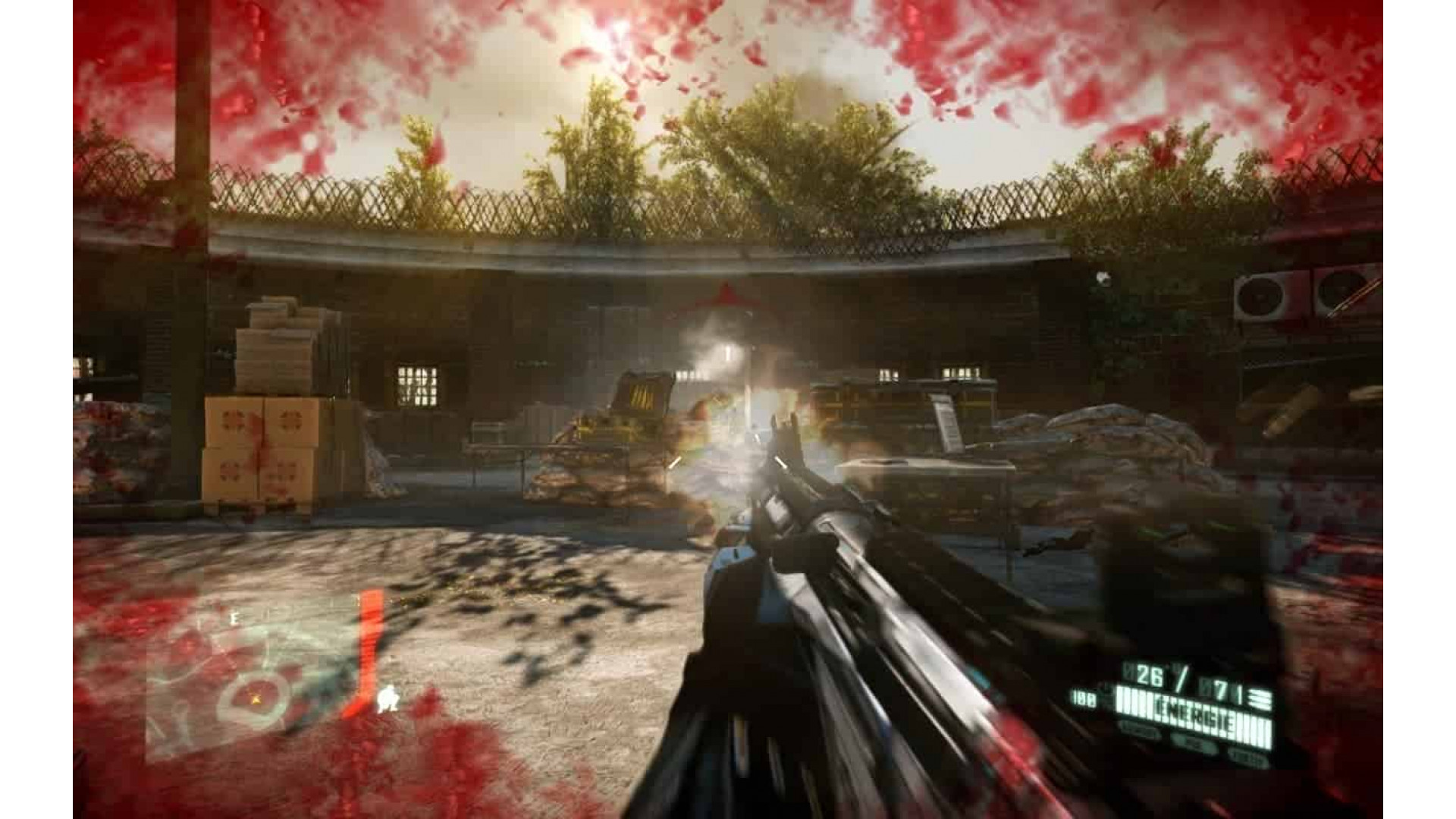Select the yellow objective arrow on the minimap
Image resolution: width=1456 pixels, height=819 pixels.
click(256, 699)
